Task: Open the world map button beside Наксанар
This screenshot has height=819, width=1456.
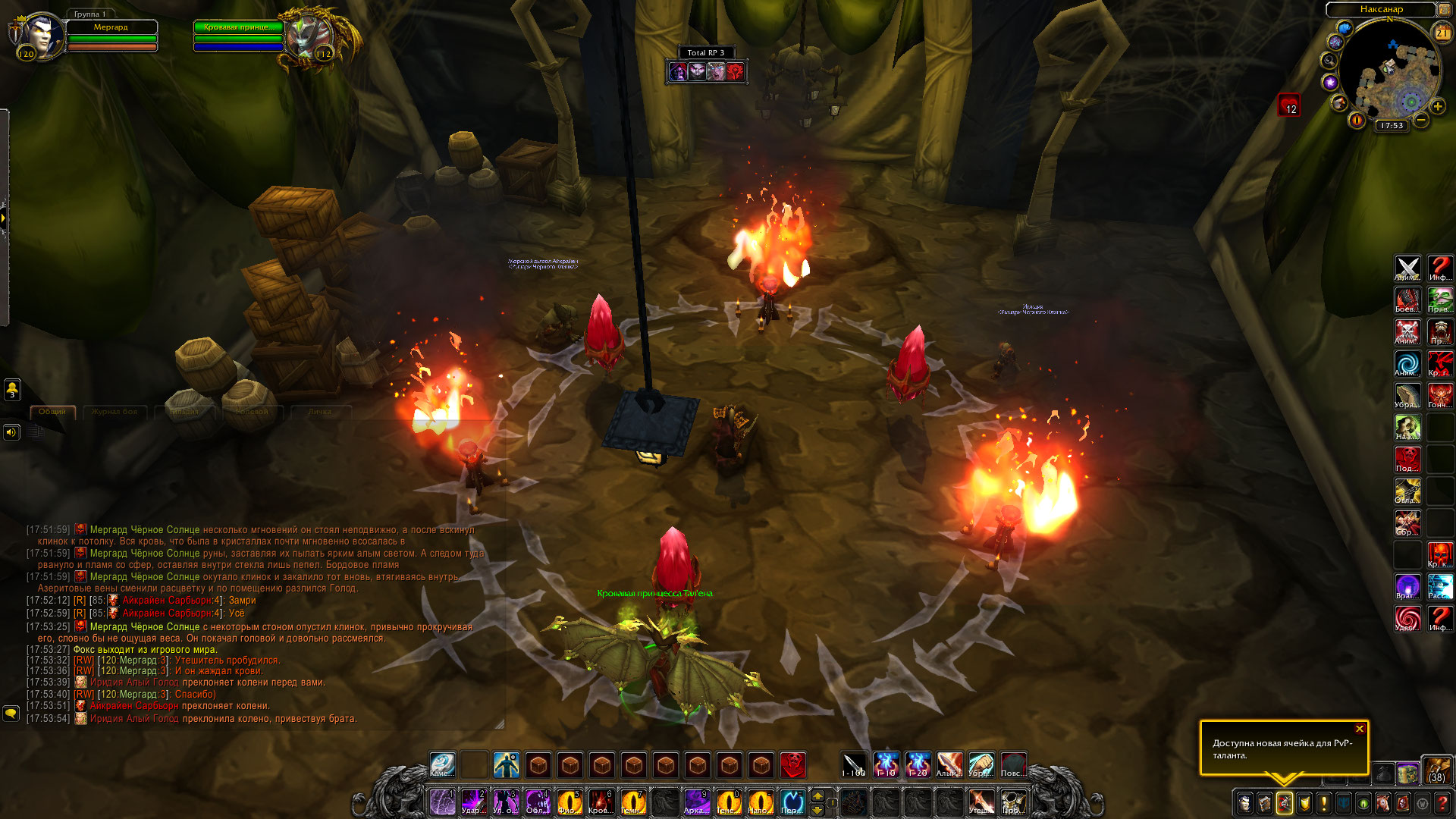Action: click(x=1445, y=10)
